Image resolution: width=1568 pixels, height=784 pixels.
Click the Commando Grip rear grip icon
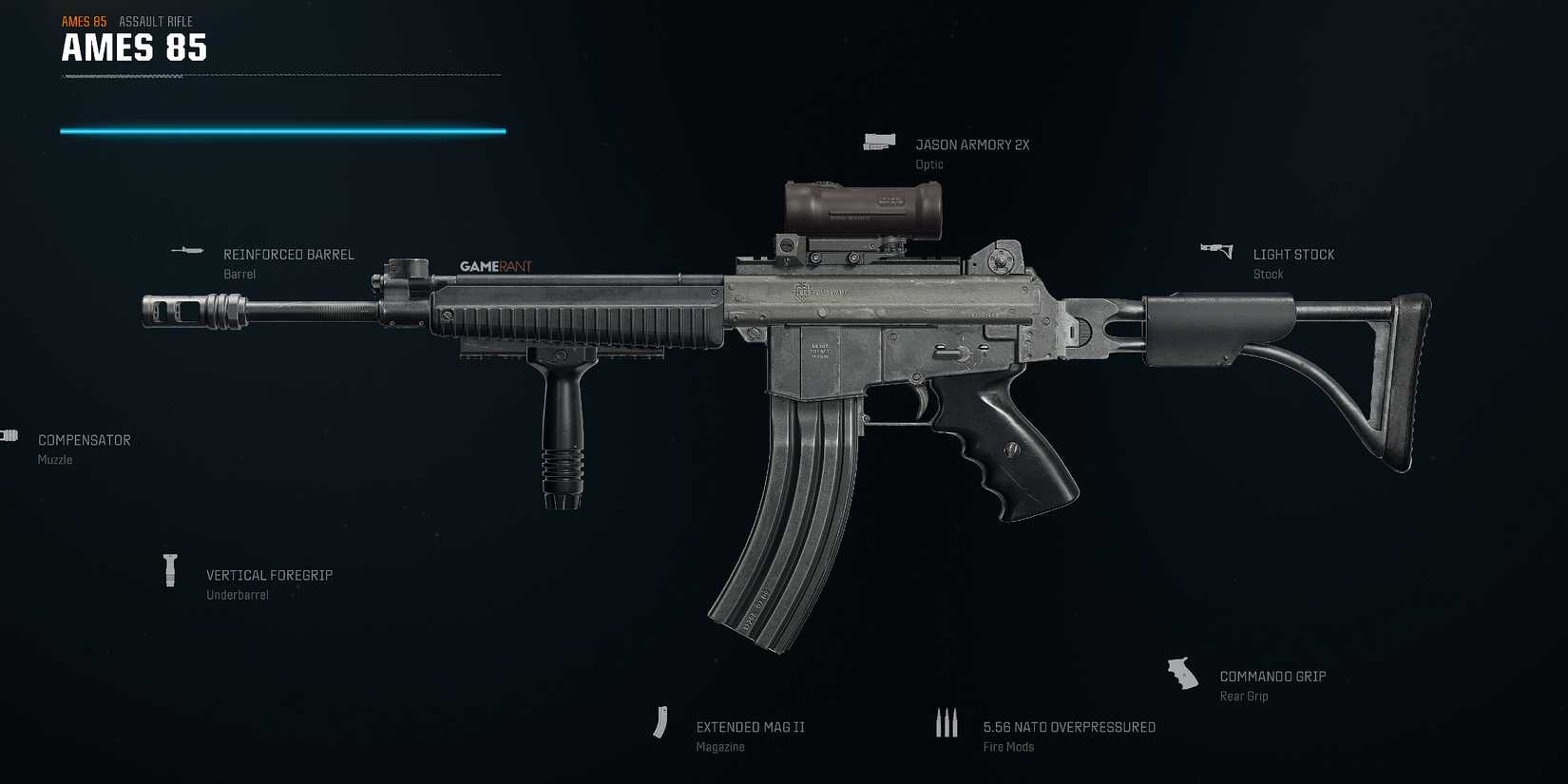tap(1183, 672)
